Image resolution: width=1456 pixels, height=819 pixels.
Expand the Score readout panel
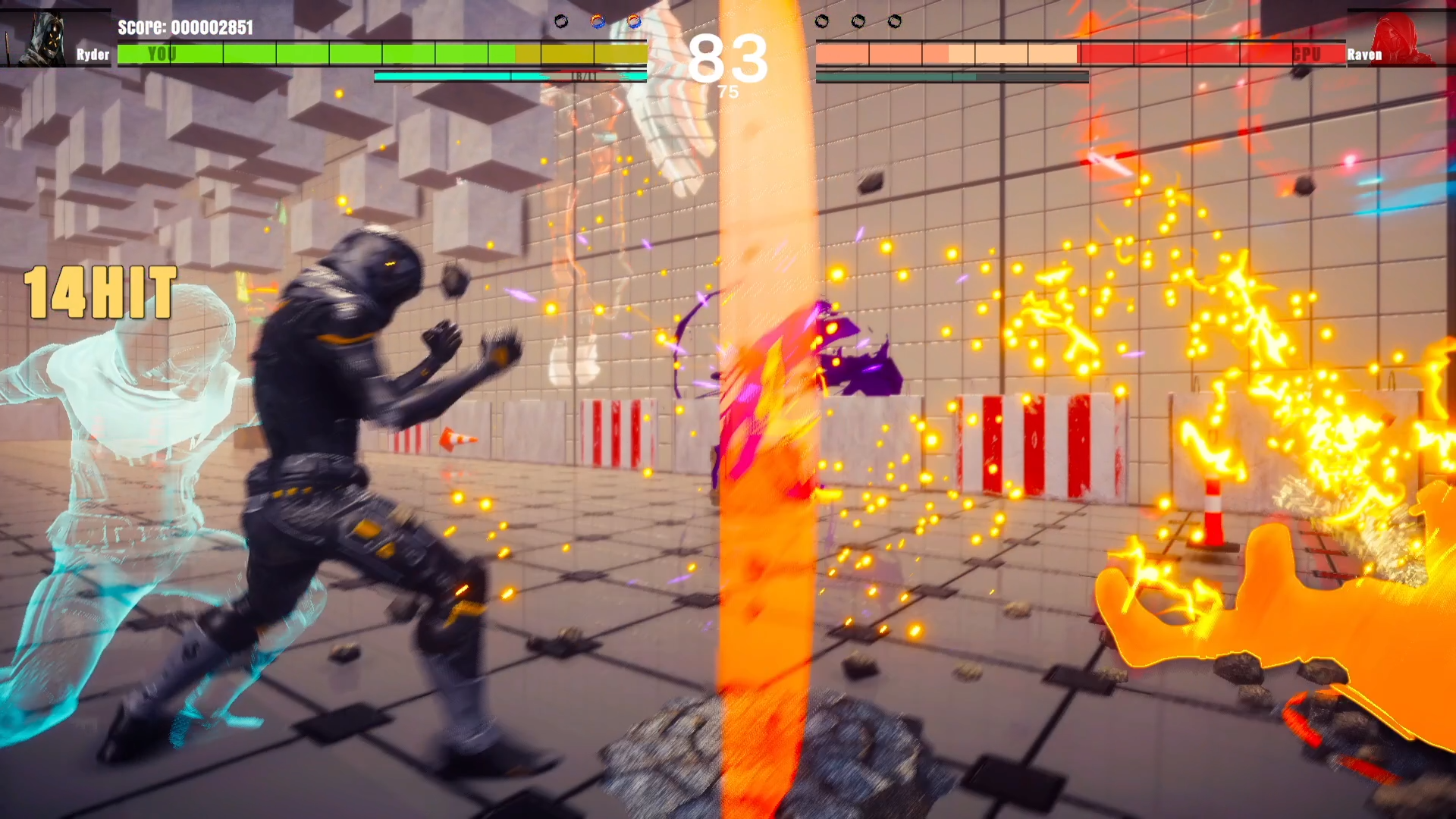(187, 29)
